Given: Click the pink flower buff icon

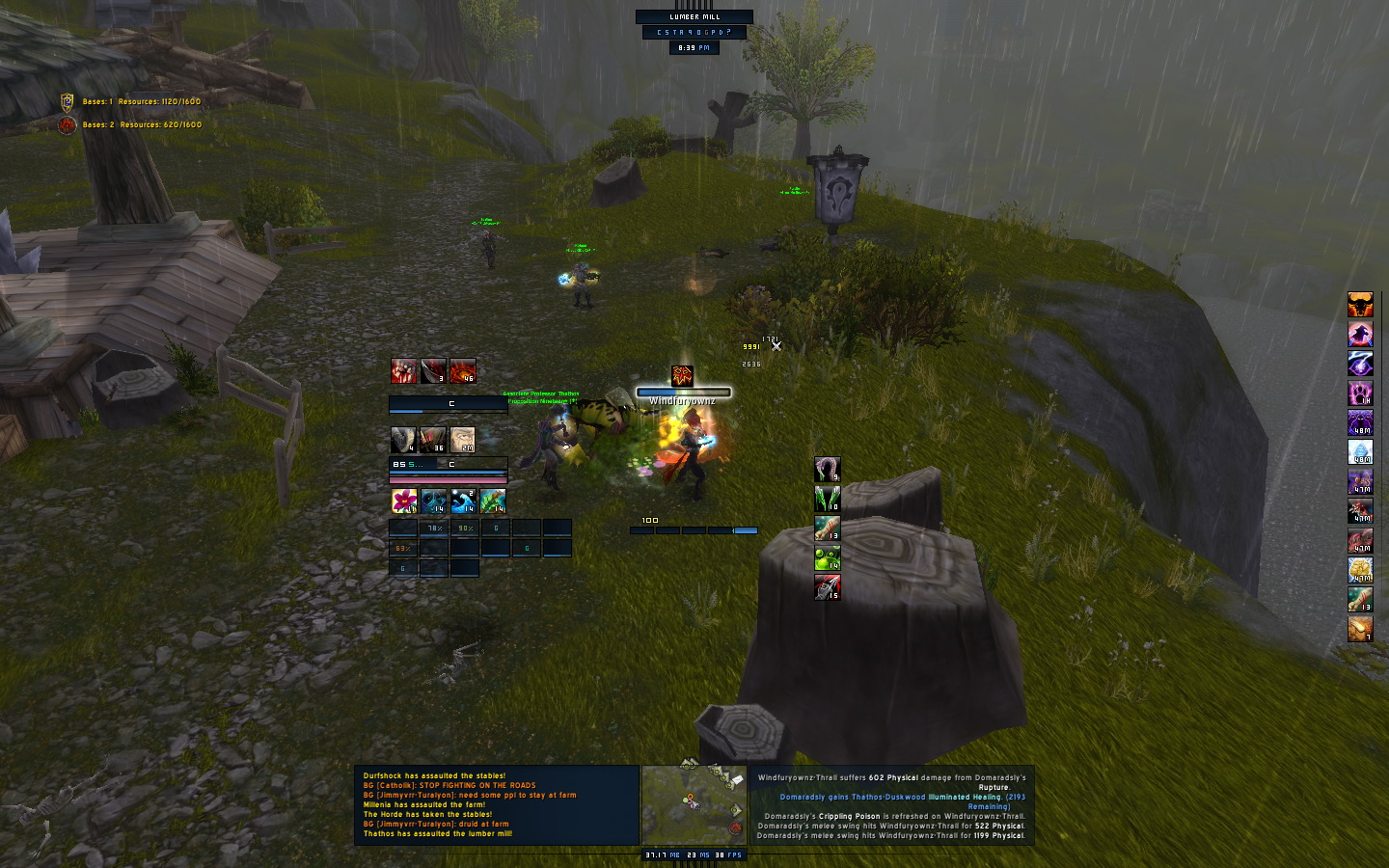Looking at the screenshot, I should [x=404, y=500].
